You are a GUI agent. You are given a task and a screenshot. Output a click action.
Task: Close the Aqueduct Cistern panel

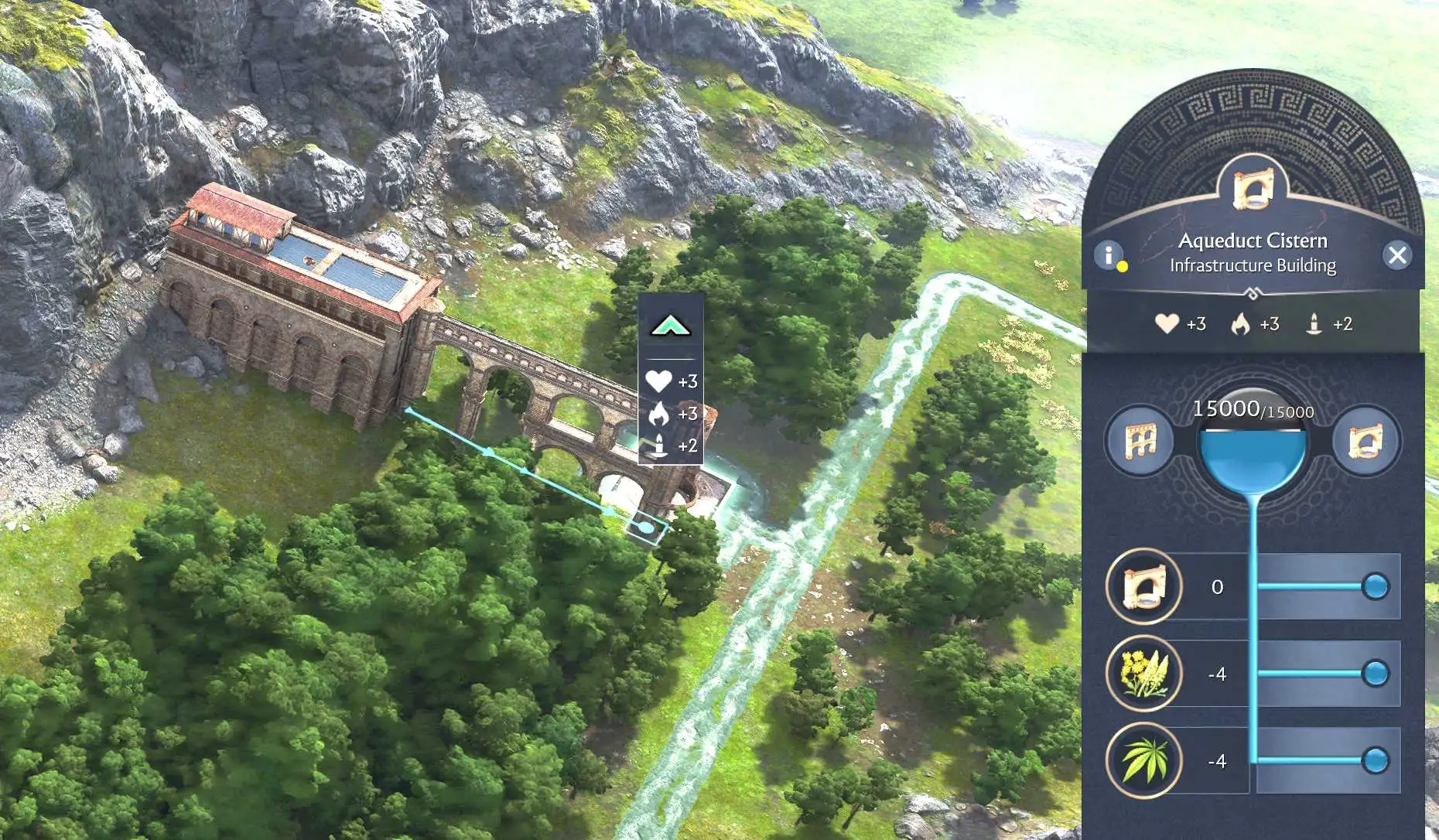click(x=1397, y=255)
